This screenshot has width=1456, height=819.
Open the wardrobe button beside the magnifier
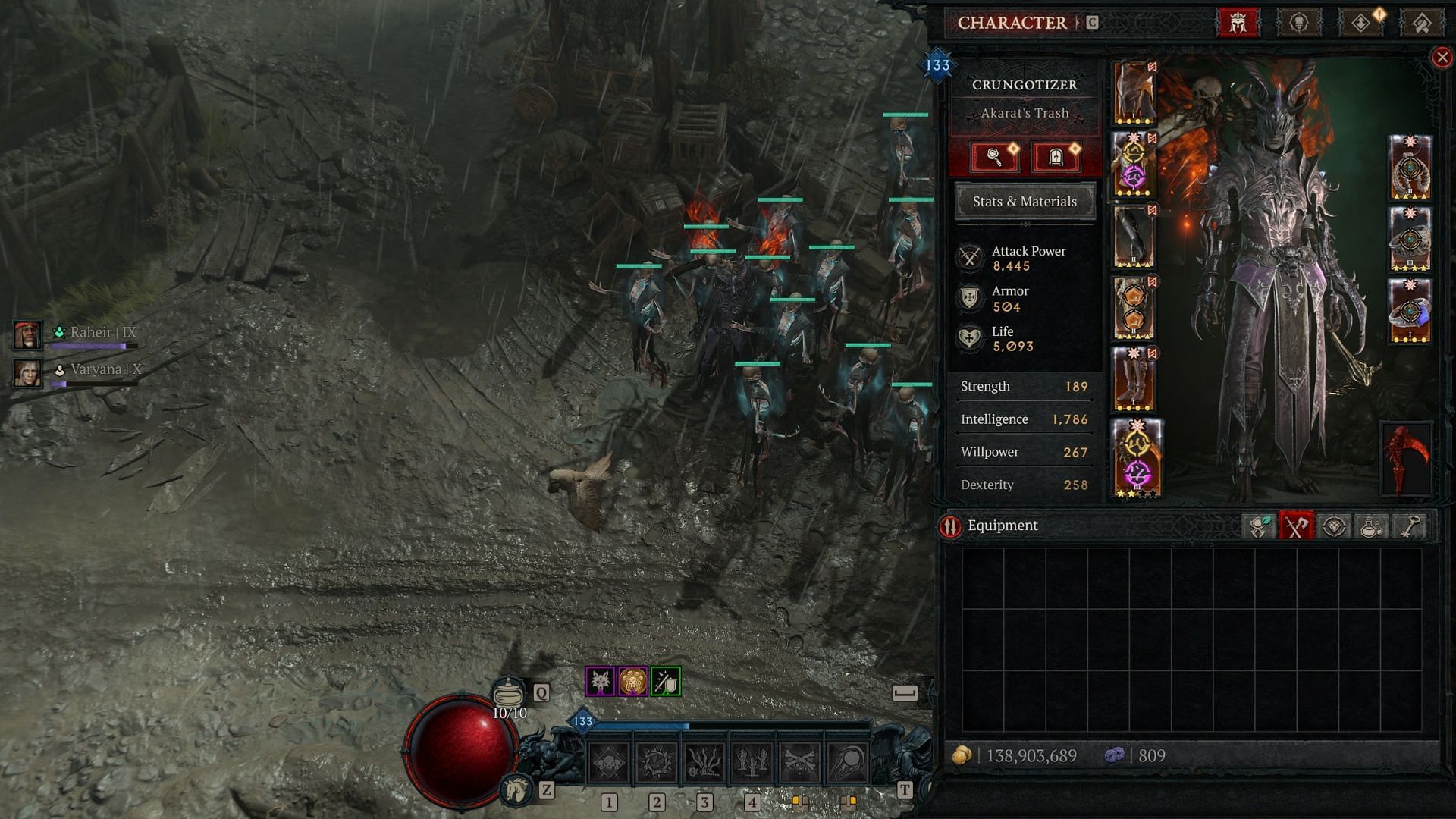point(1056,158)
